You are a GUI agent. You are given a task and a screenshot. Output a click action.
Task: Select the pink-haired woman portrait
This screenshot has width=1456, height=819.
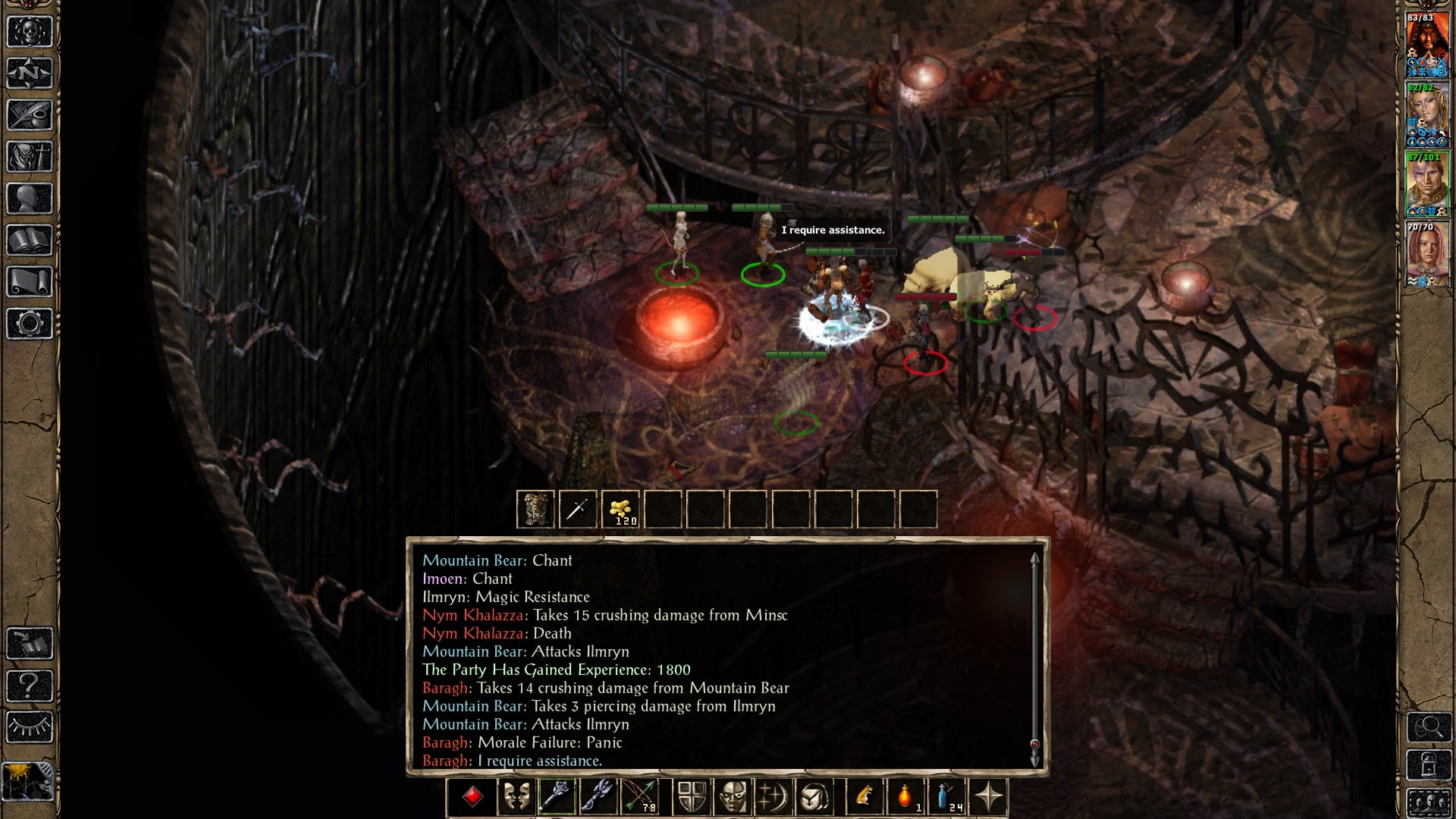tap(1427, 254)
